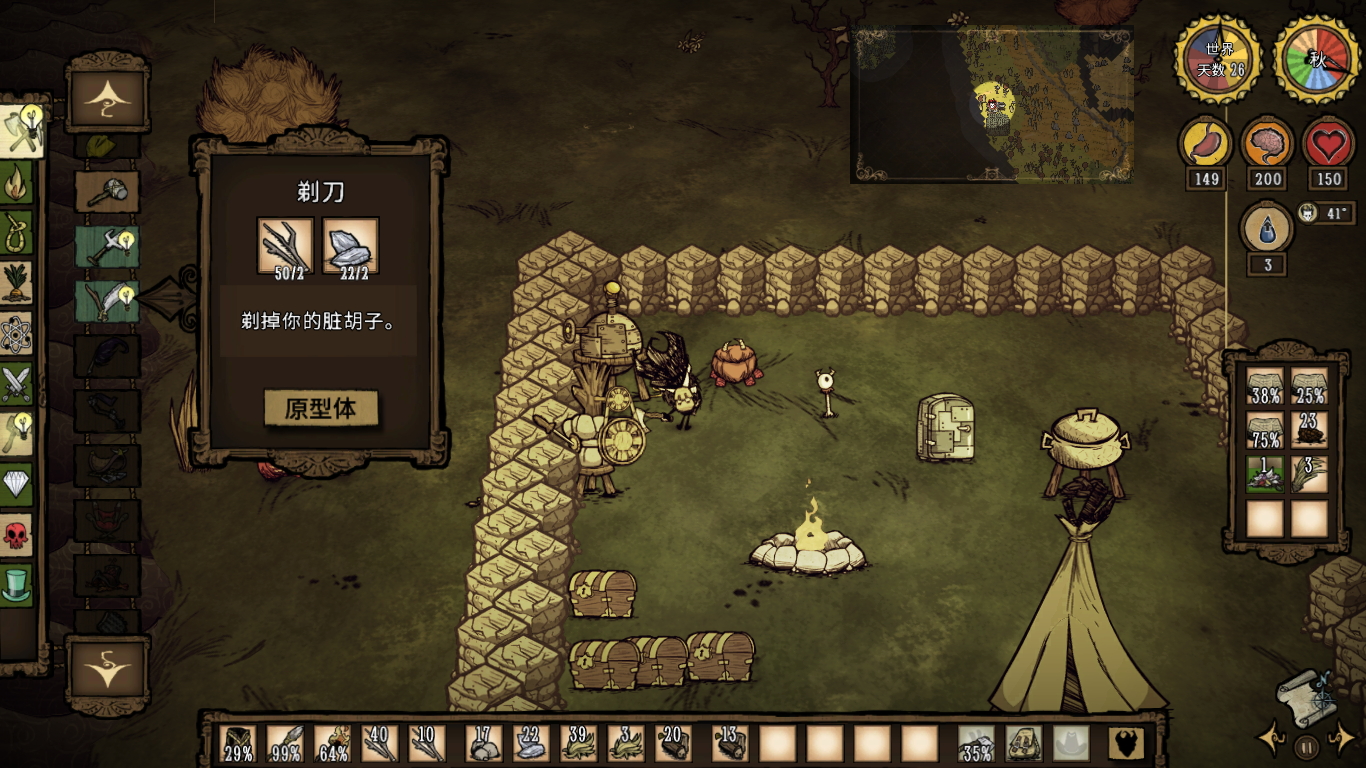The width and height of the screenshot is (1366, 768).
Task: Open the Fire crafting tab
Action: coord(17,183)
